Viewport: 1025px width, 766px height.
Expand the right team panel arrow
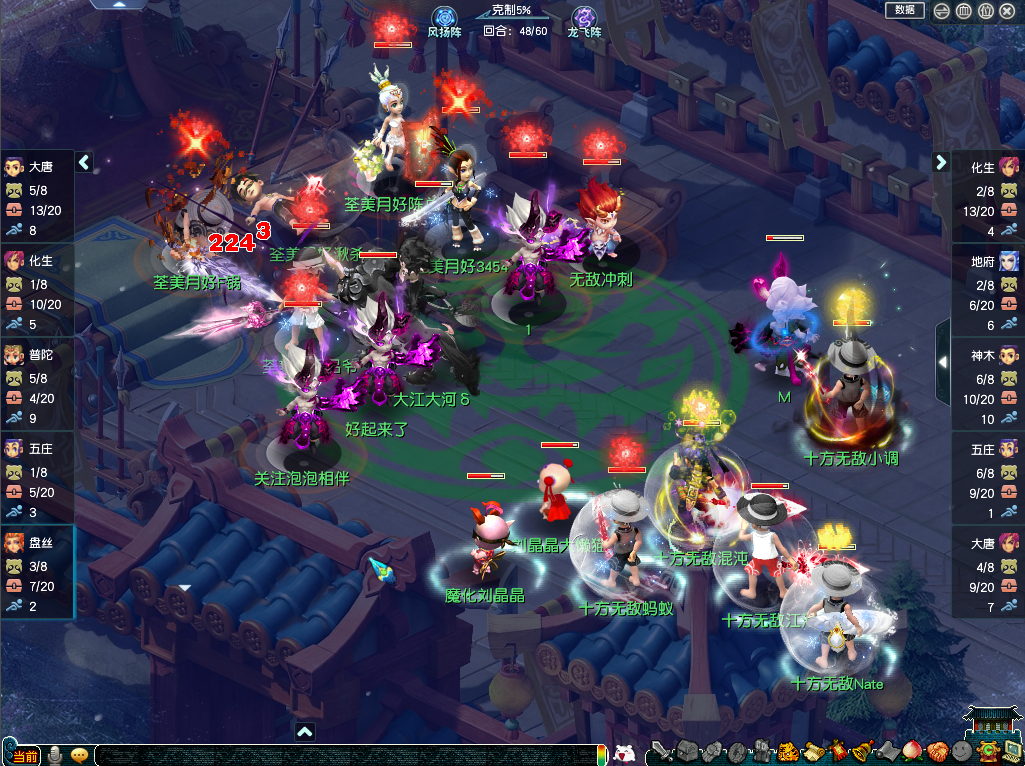(941, 162)
